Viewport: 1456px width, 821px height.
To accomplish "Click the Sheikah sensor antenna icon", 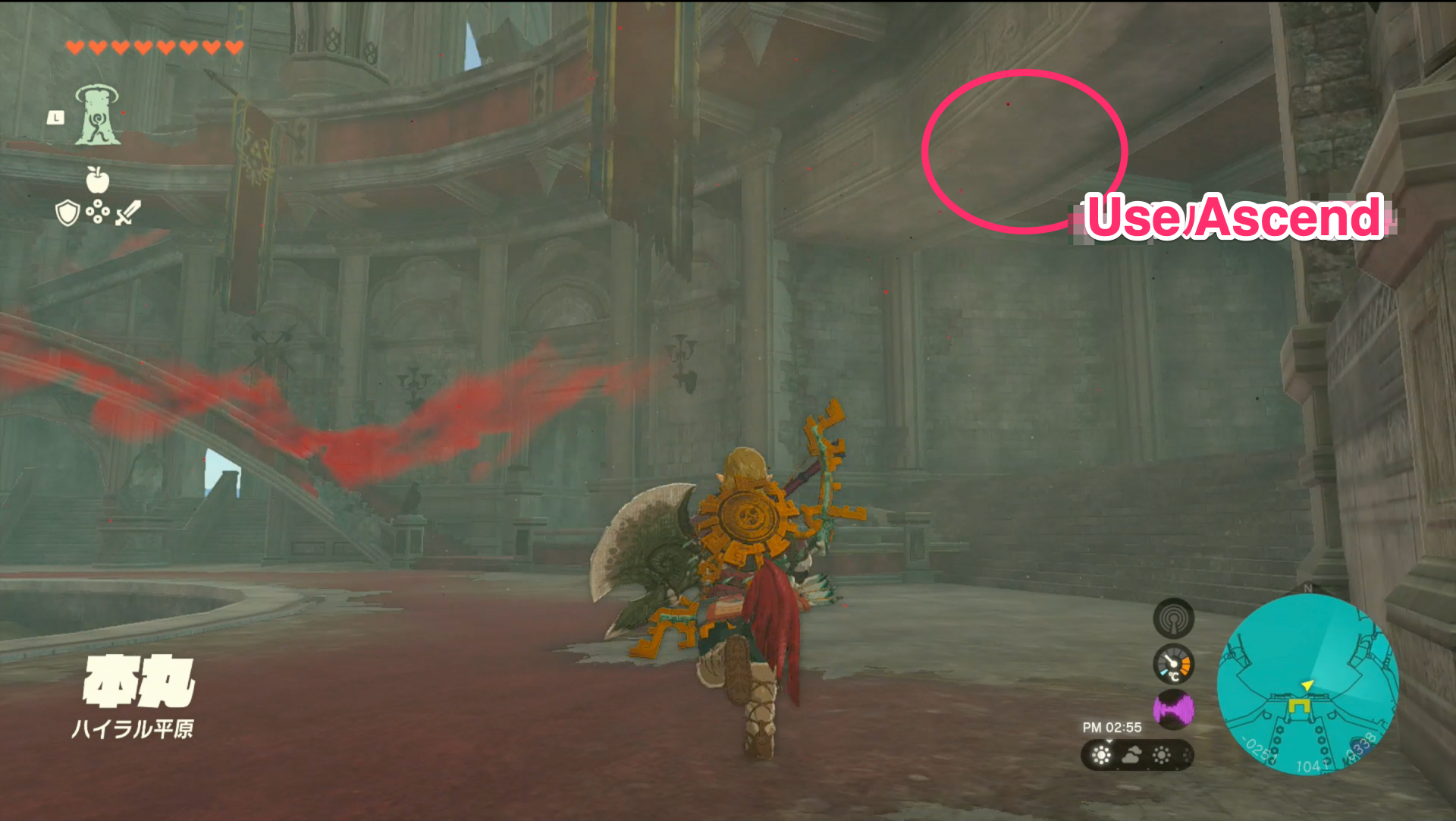I will (x=1174, y=618).
